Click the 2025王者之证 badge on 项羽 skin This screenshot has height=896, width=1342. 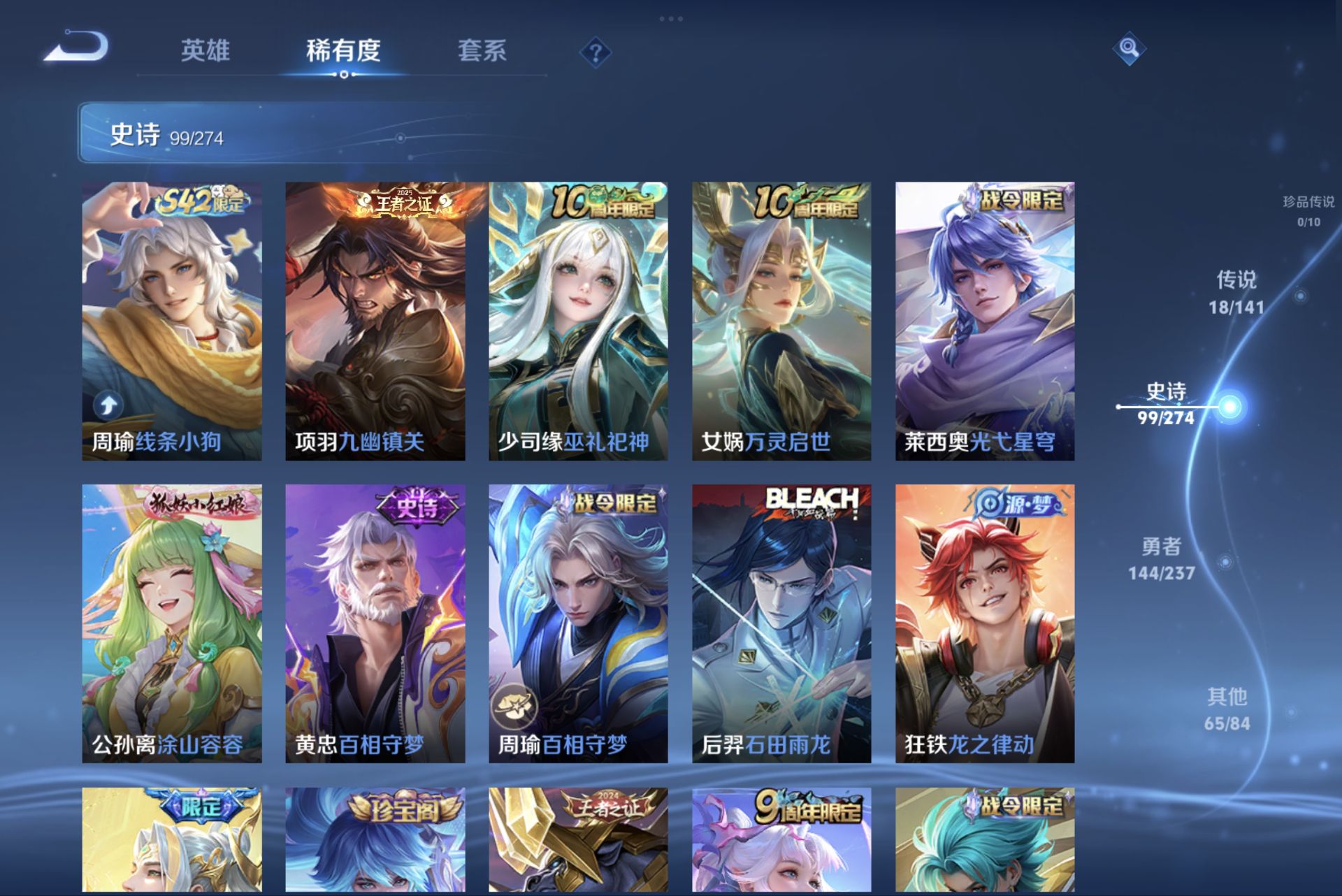(x=402, y=203)
